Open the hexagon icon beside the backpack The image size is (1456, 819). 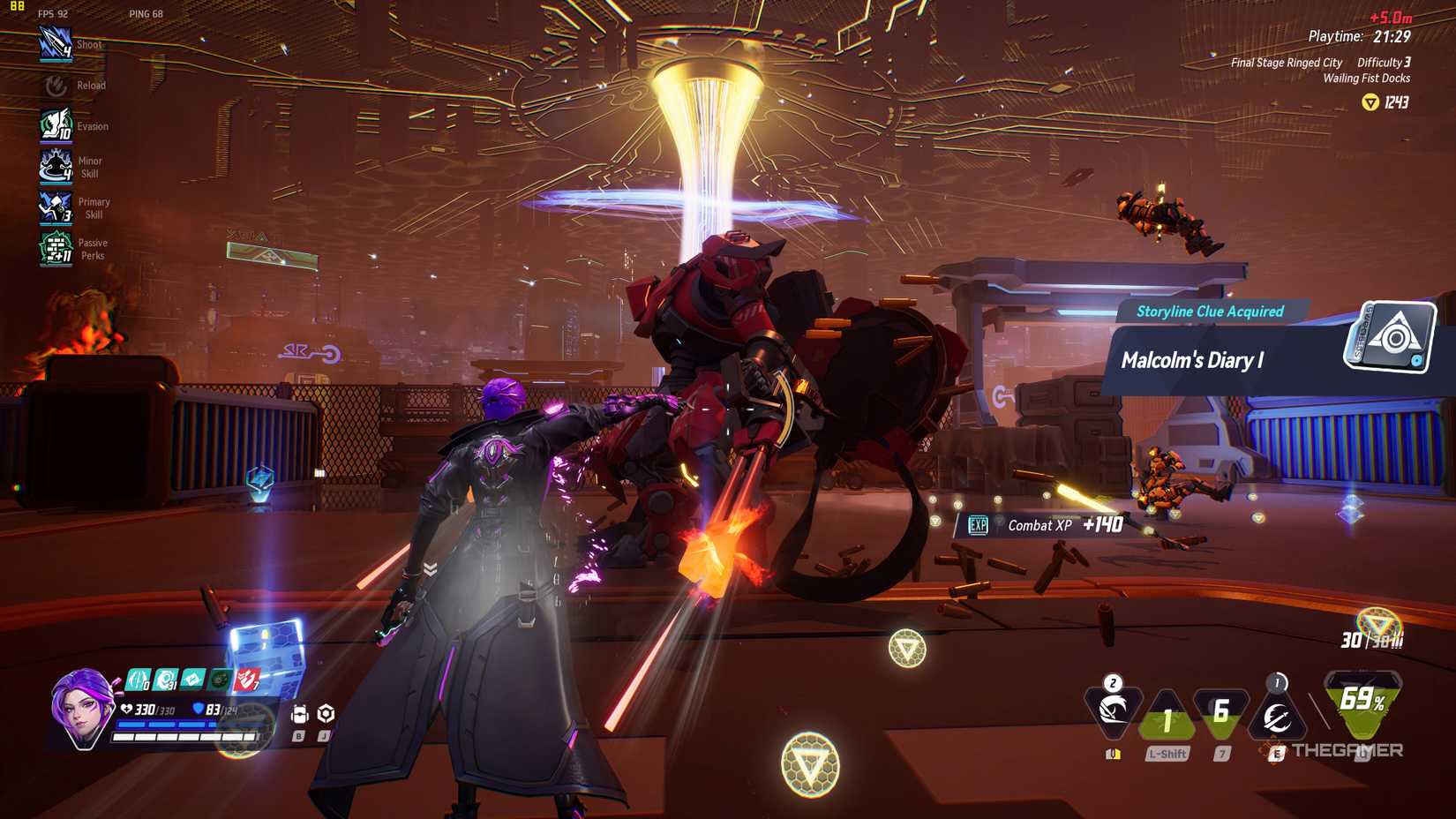point(326,713)
